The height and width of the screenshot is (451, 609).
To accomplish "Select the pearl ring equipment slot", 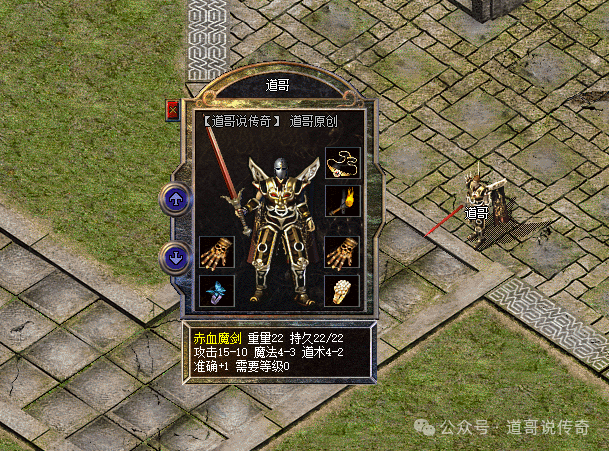I will tap(343, 290).
